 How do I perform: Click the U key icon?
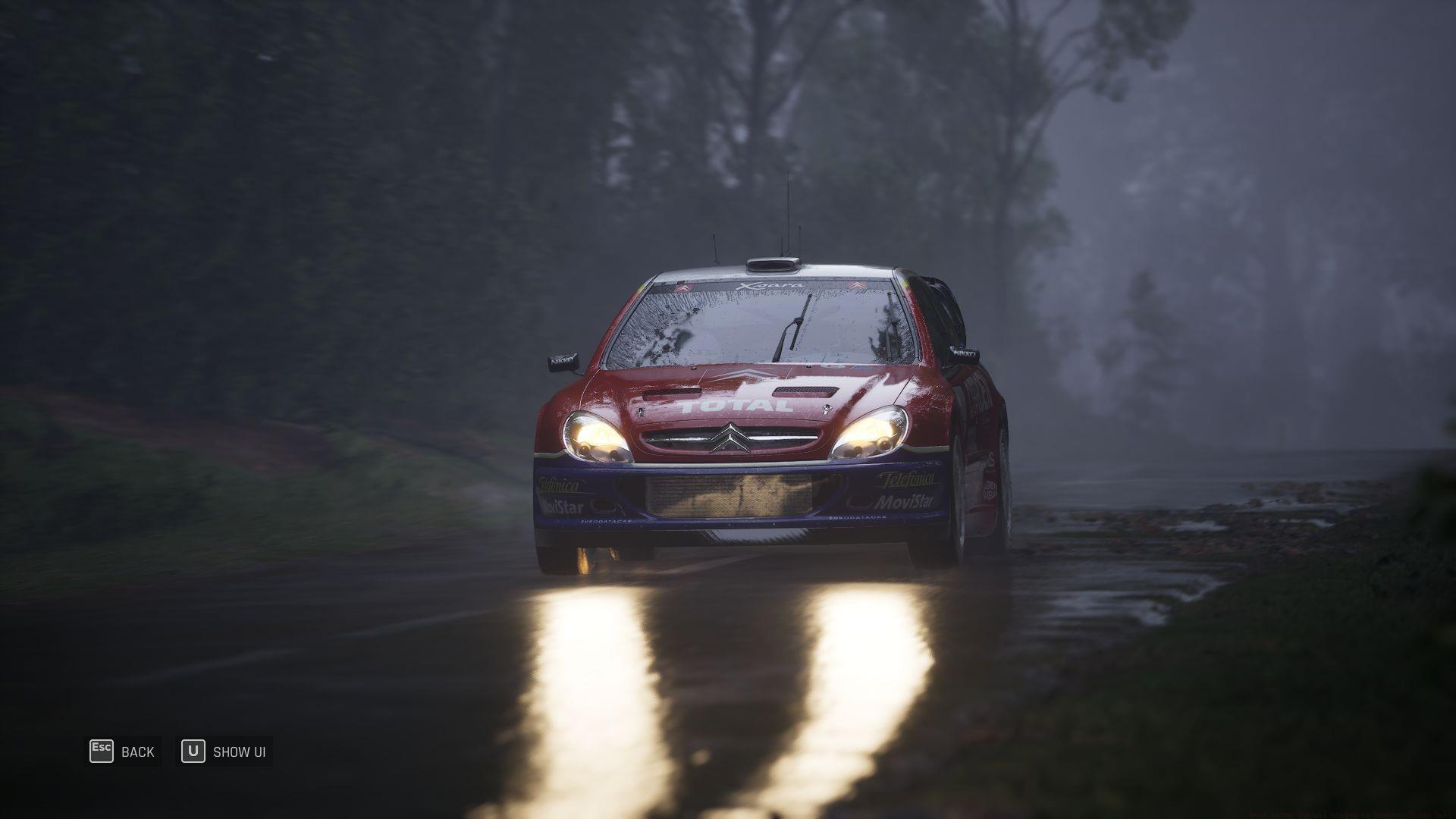click(x=193, y=752)
